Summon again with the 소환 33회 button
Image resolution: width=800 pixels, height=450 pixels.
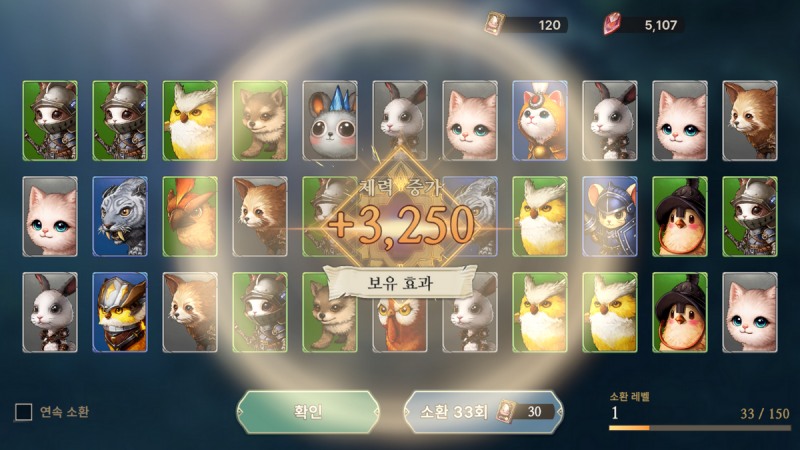pos(476,411)
